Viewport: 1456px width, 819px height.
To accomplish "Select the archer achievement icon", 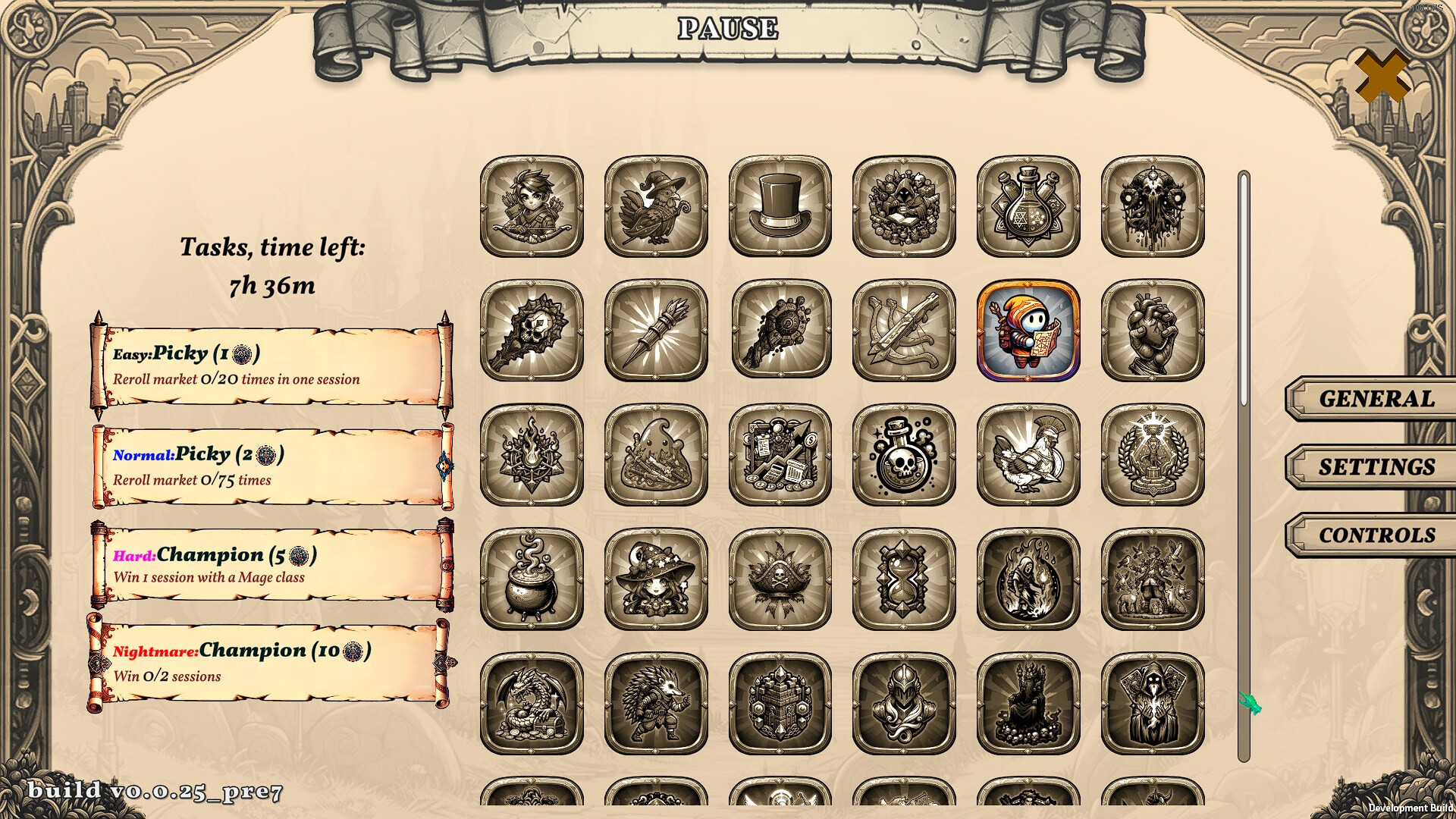I will tap(532, 206).
